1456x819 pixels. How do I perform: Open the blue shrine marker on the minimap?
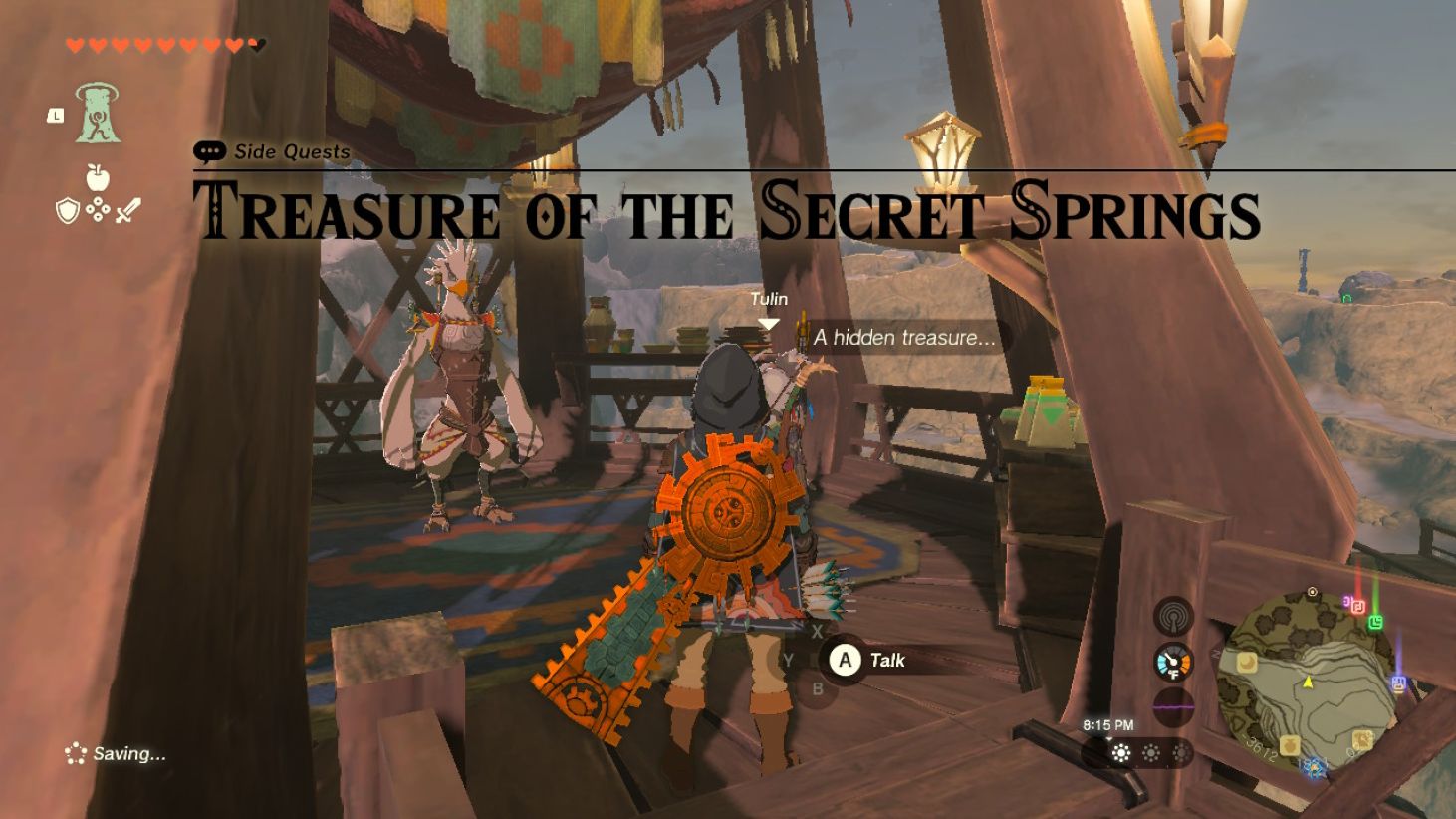(1314, 767)
